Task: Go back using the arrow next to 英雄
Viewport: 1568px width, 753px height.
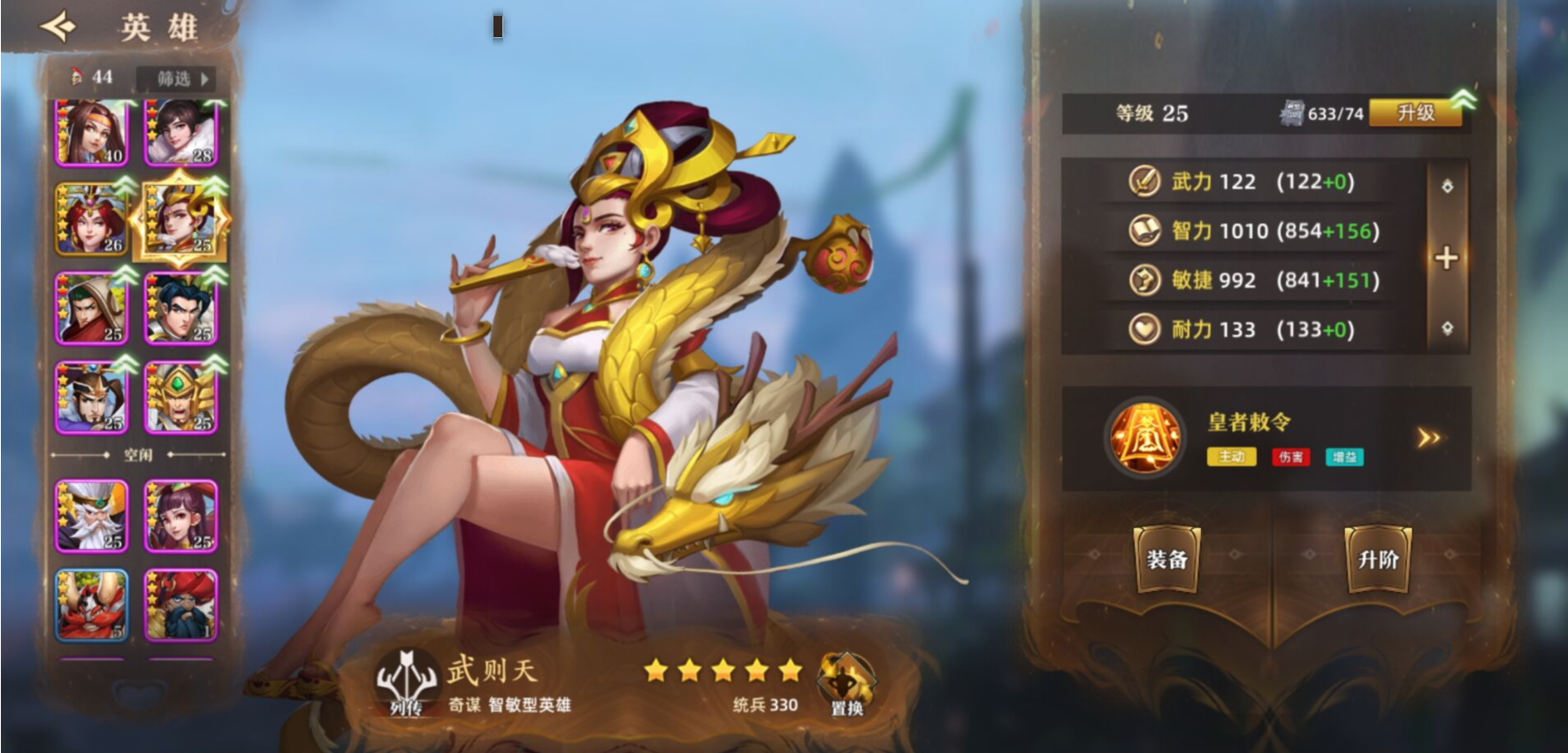Action: tap(58, 27)
